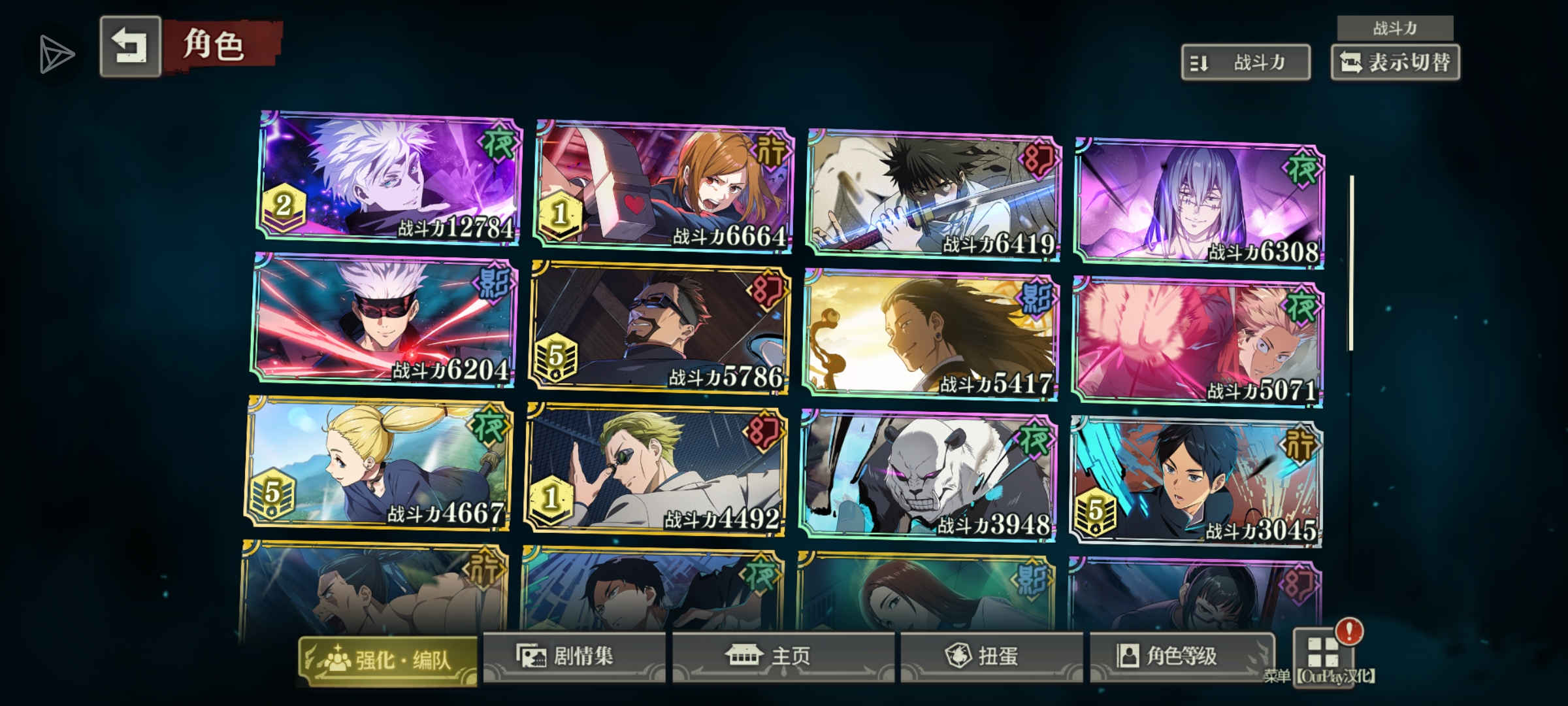Viewport: 1568px width, 706px height.
Task: Open the 剧情集 story collection
Action: [x=574, y=656]
